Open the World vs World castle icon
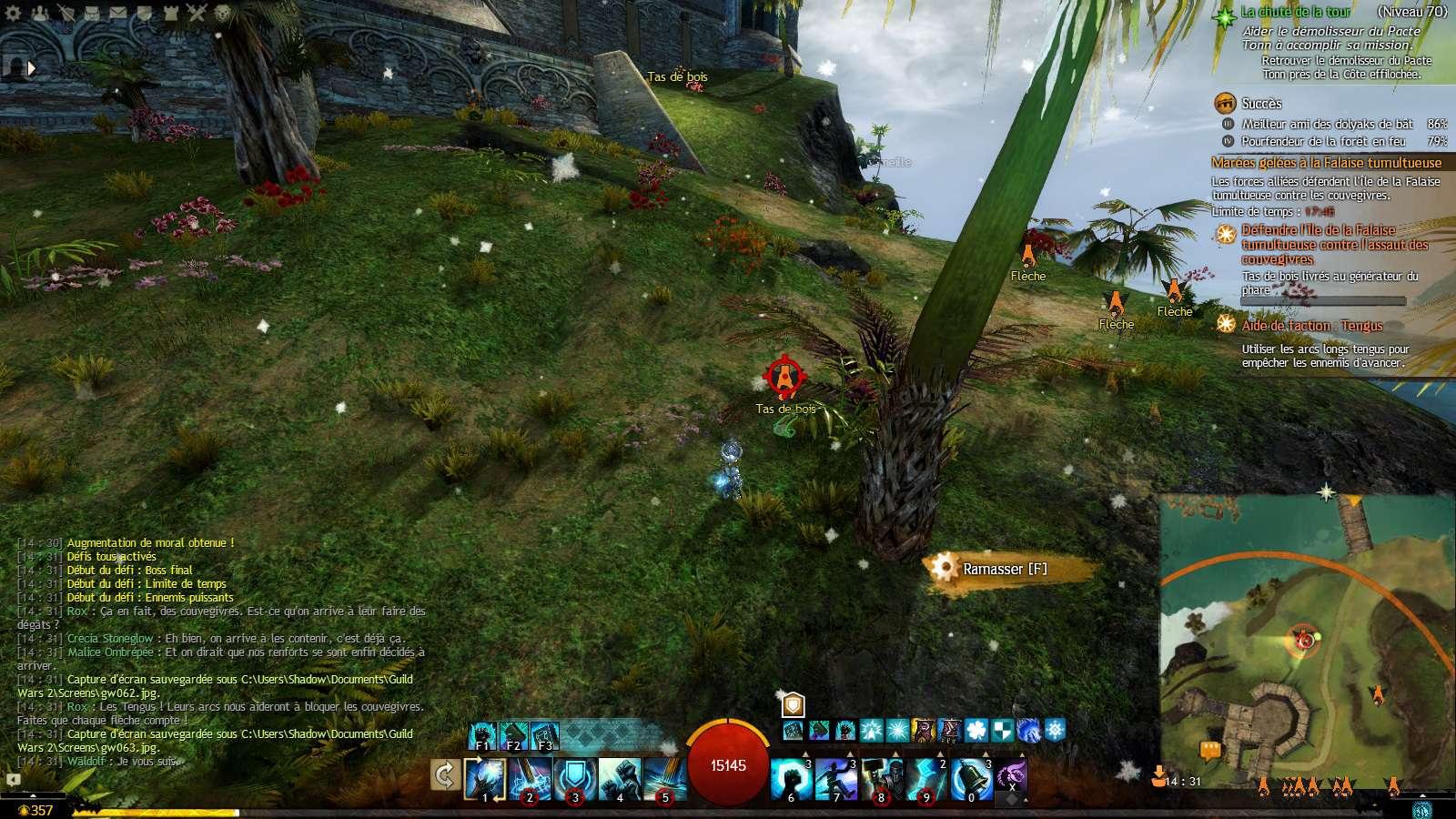Viewport: 1456px width, 819px height. [170, 13]
